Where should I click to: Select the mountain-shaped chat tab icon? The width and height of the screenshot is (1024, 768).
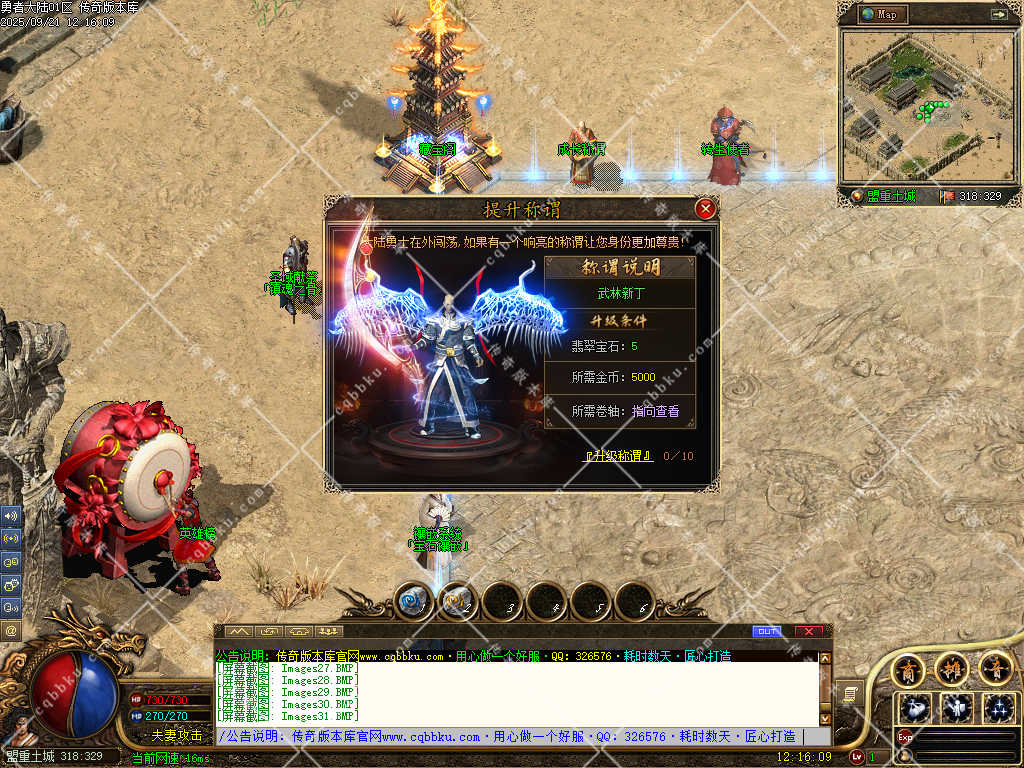coord(238,631)
